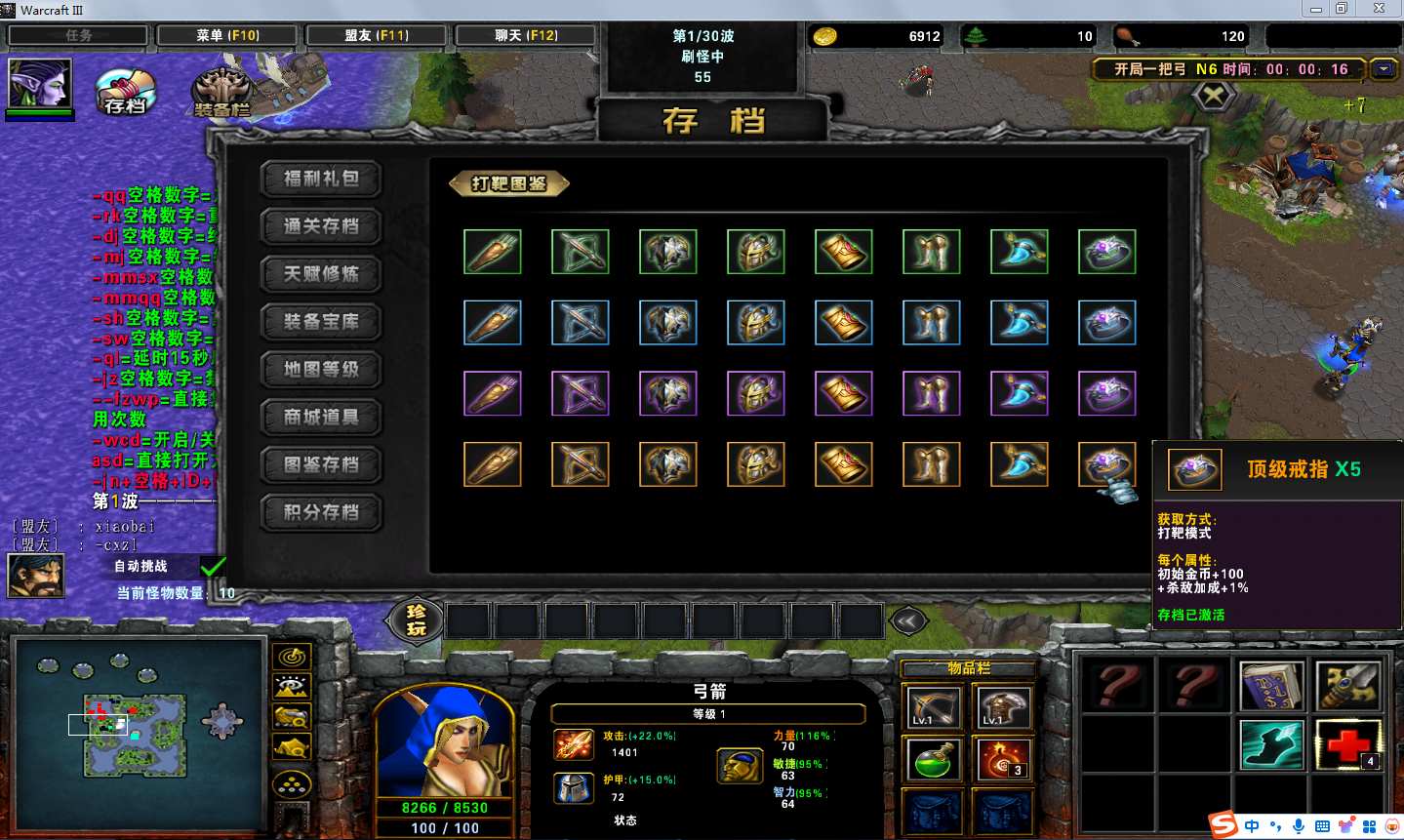Use the green potion item
Screen dimensions: 1404x840
(933, 760)
